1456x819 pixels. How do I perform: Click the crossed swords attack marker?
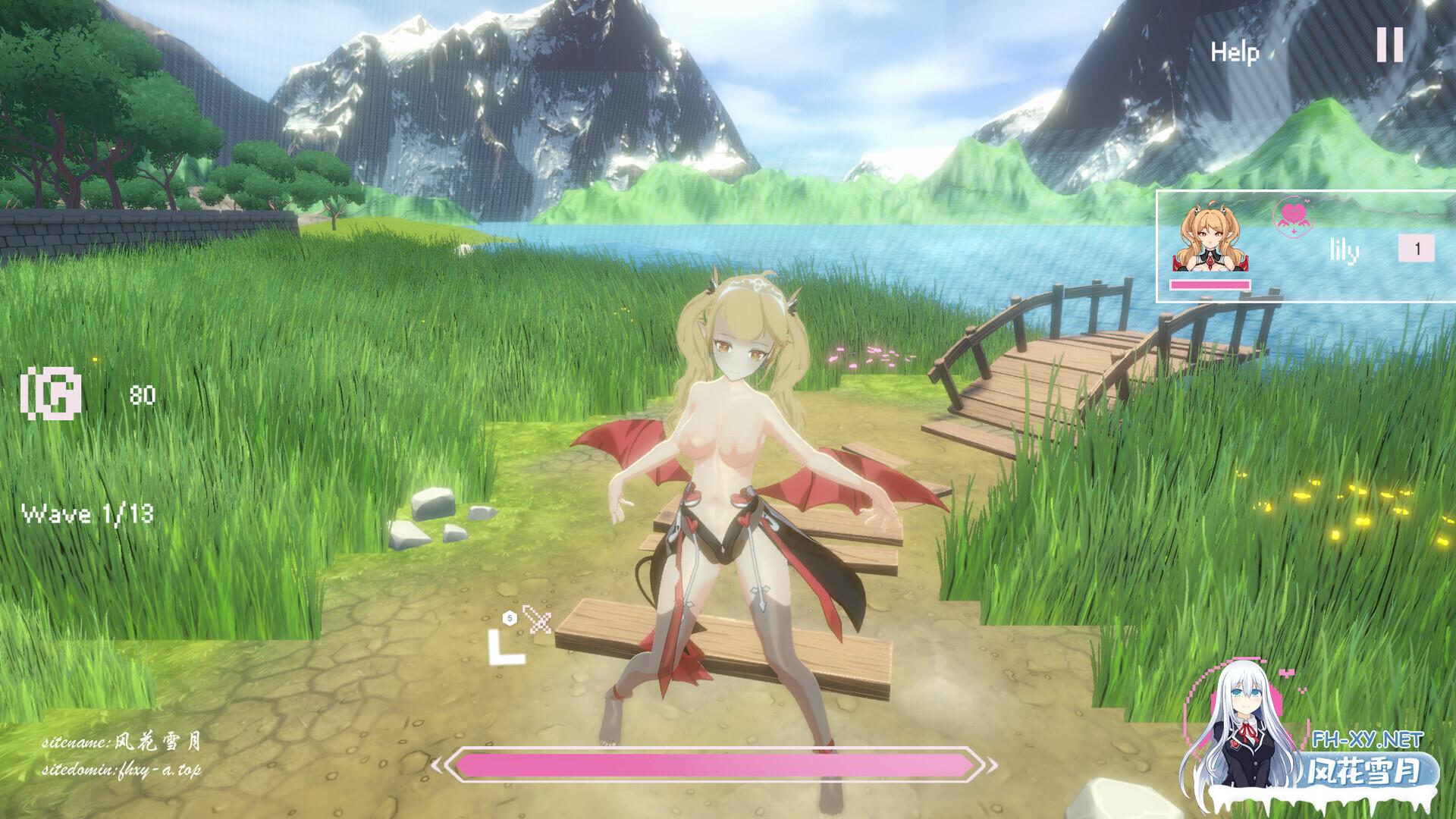click(538, 620)
